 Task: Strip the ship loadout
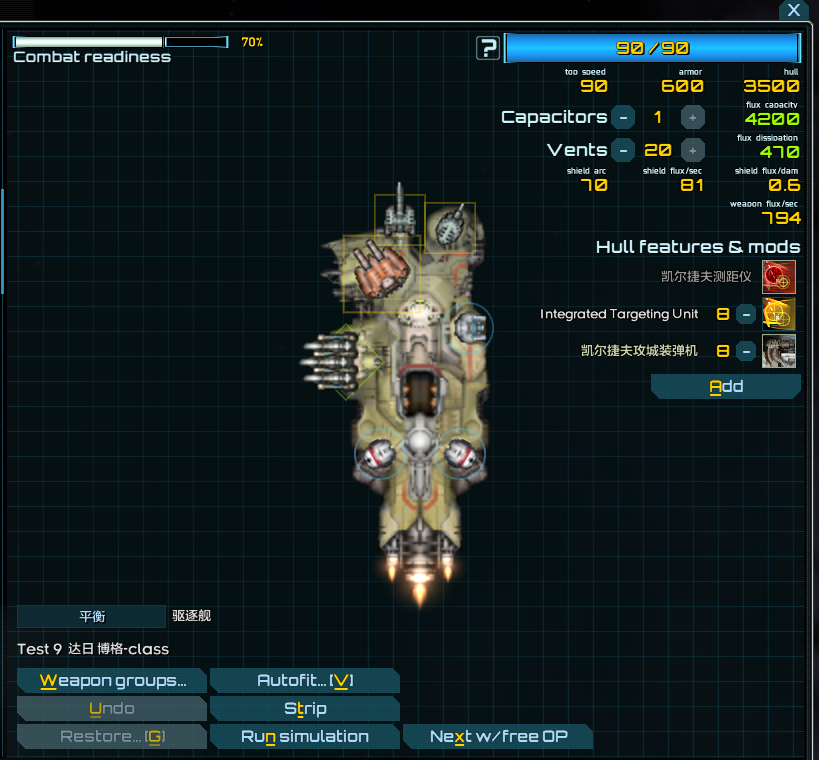coord(305,709)
